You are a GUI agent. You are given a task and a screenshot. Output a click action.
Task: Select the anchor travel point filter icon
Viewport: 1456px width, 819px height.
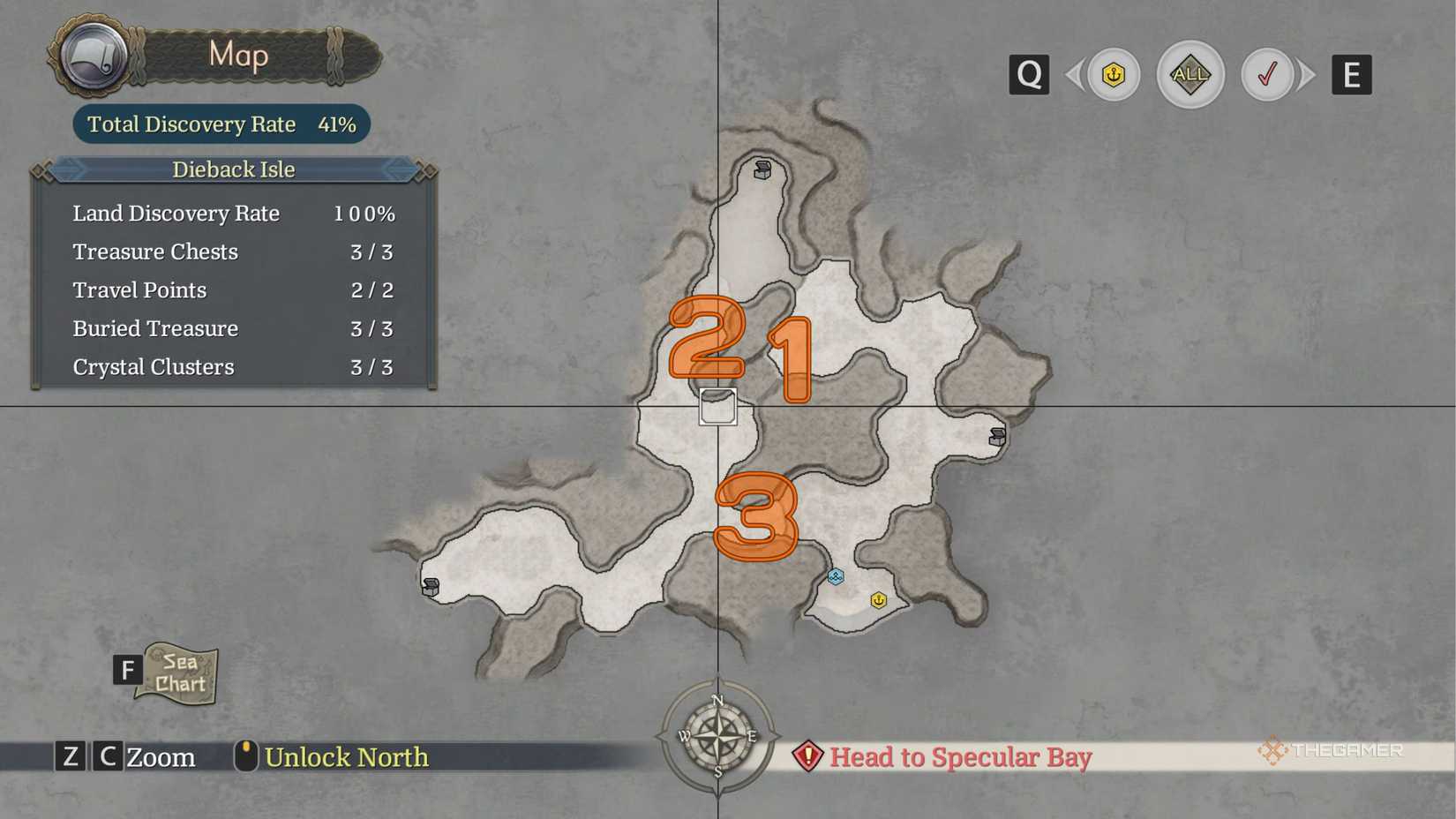(x=1112, y=75)
